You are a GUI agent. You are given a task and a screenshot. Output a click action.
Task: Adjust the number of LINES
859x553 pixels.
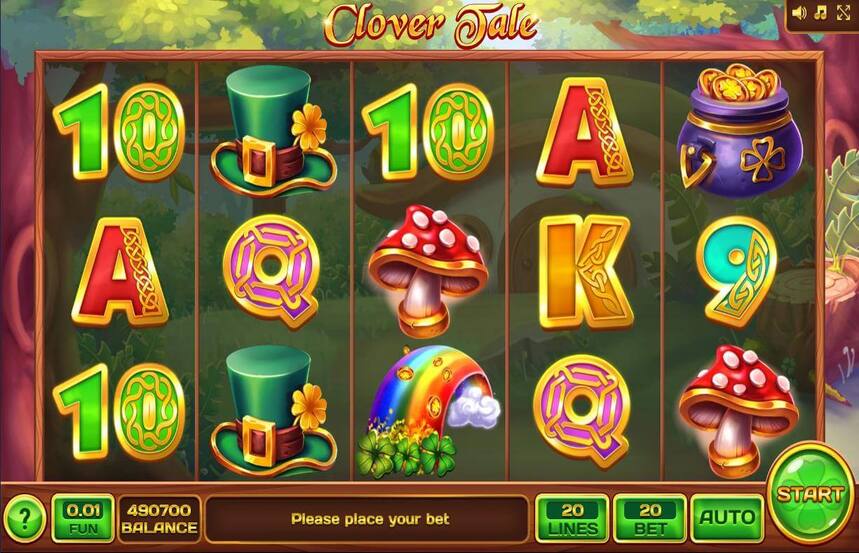pos(572,518)
